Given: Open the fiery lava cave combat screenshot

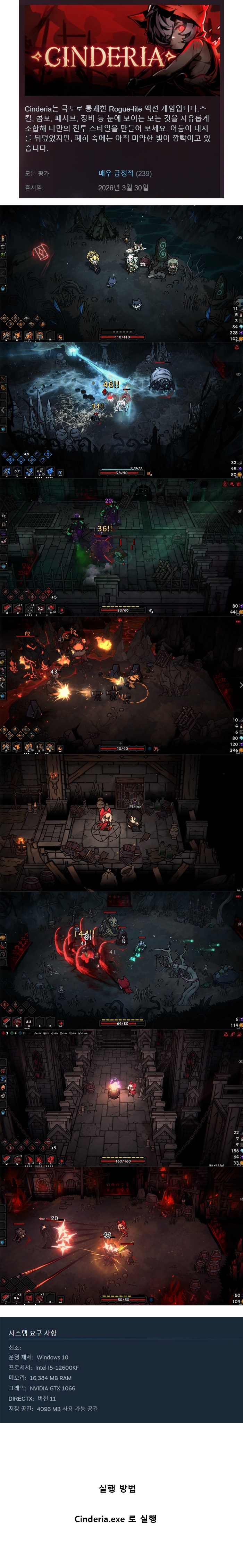Looking at the screenshot, I should tap(121, 684).
